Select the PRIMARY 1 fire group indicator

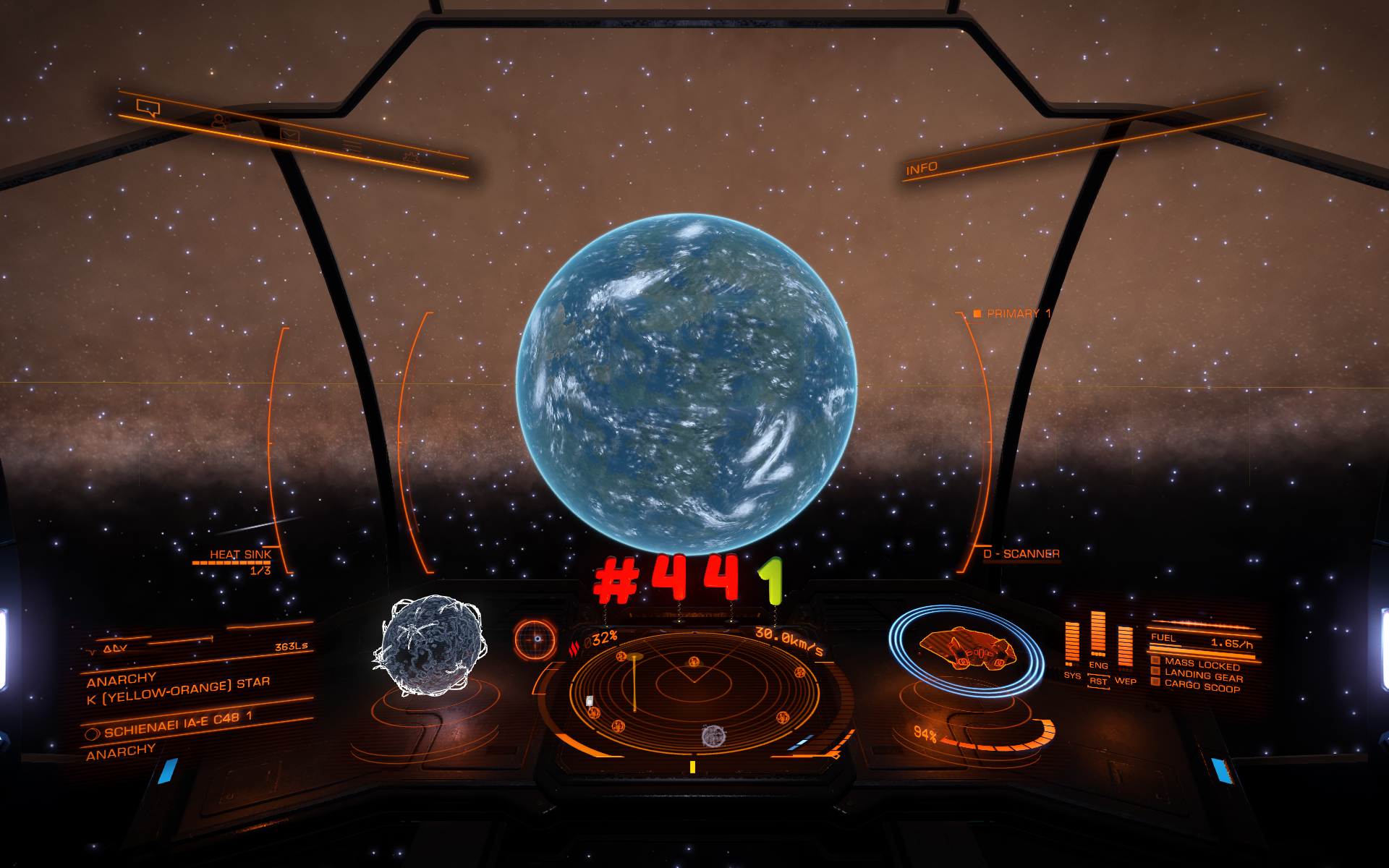1012,314
